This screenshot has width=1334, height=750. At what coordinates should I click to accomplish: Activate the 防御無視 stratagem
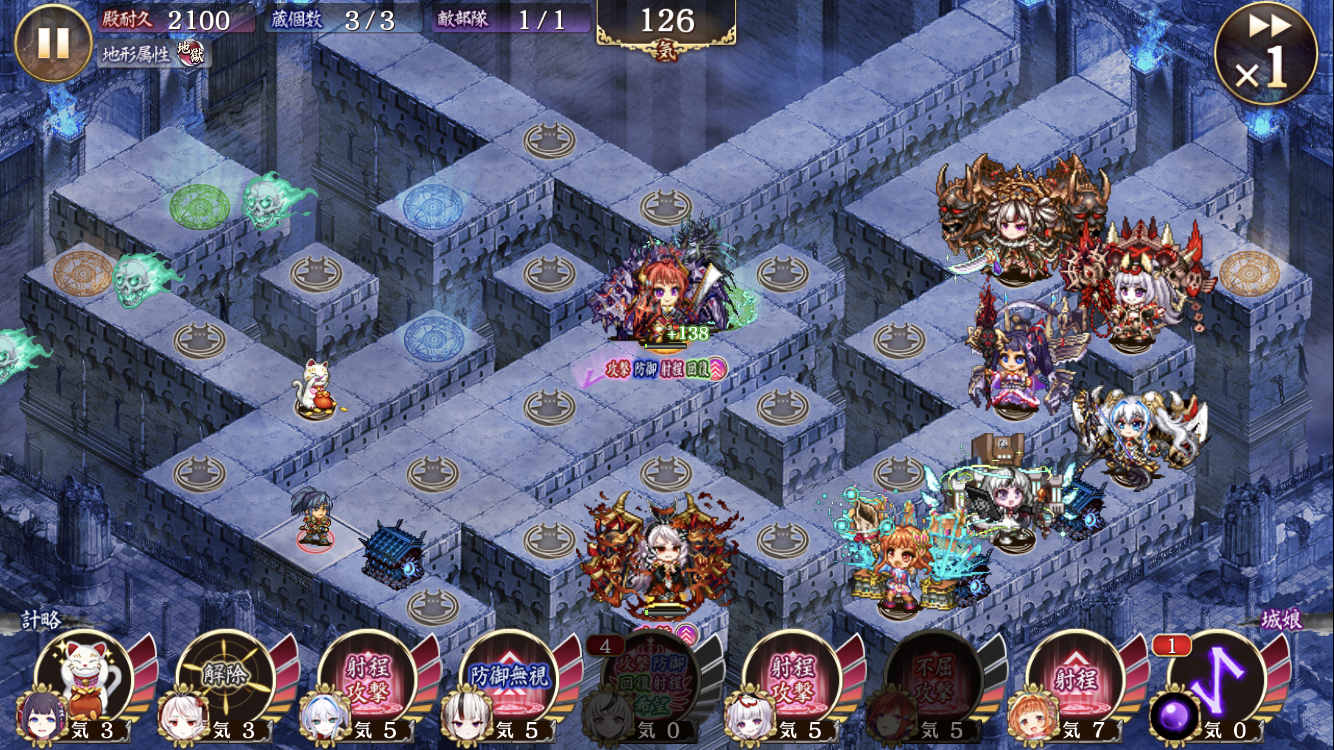tap(509, 682)
